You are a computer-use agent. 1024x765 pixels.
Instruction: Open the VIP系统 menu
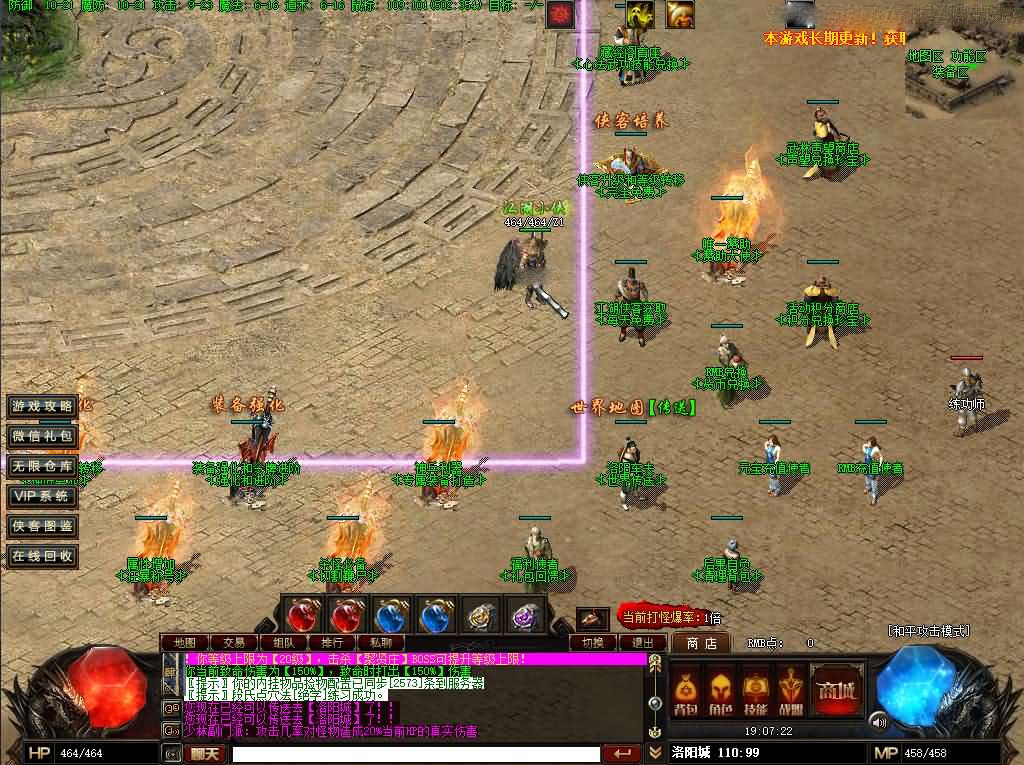[42, 496]
